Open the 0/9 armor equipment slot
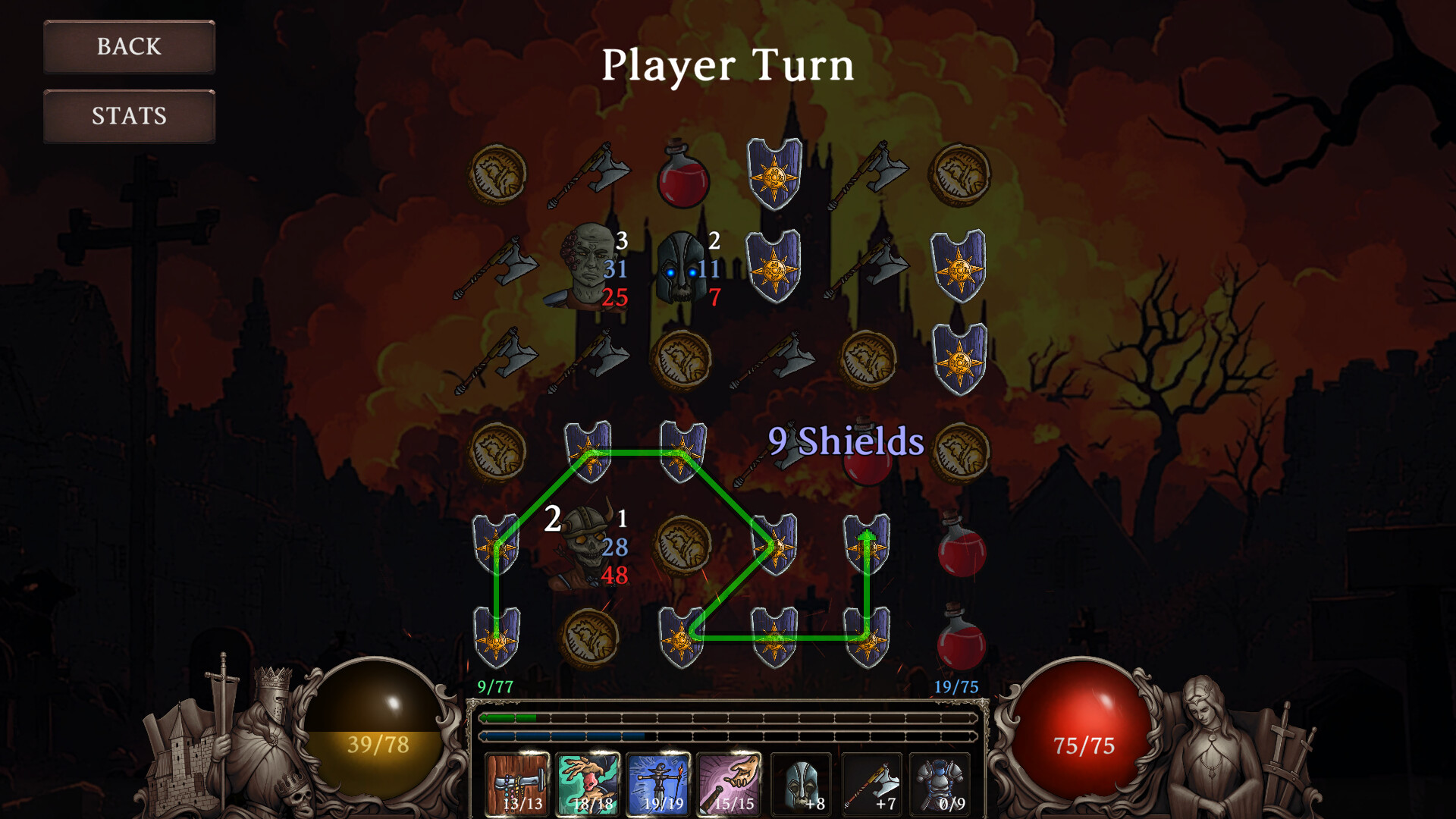The height and width of the screenshot is (819, 1456). (x=940, y=785)
